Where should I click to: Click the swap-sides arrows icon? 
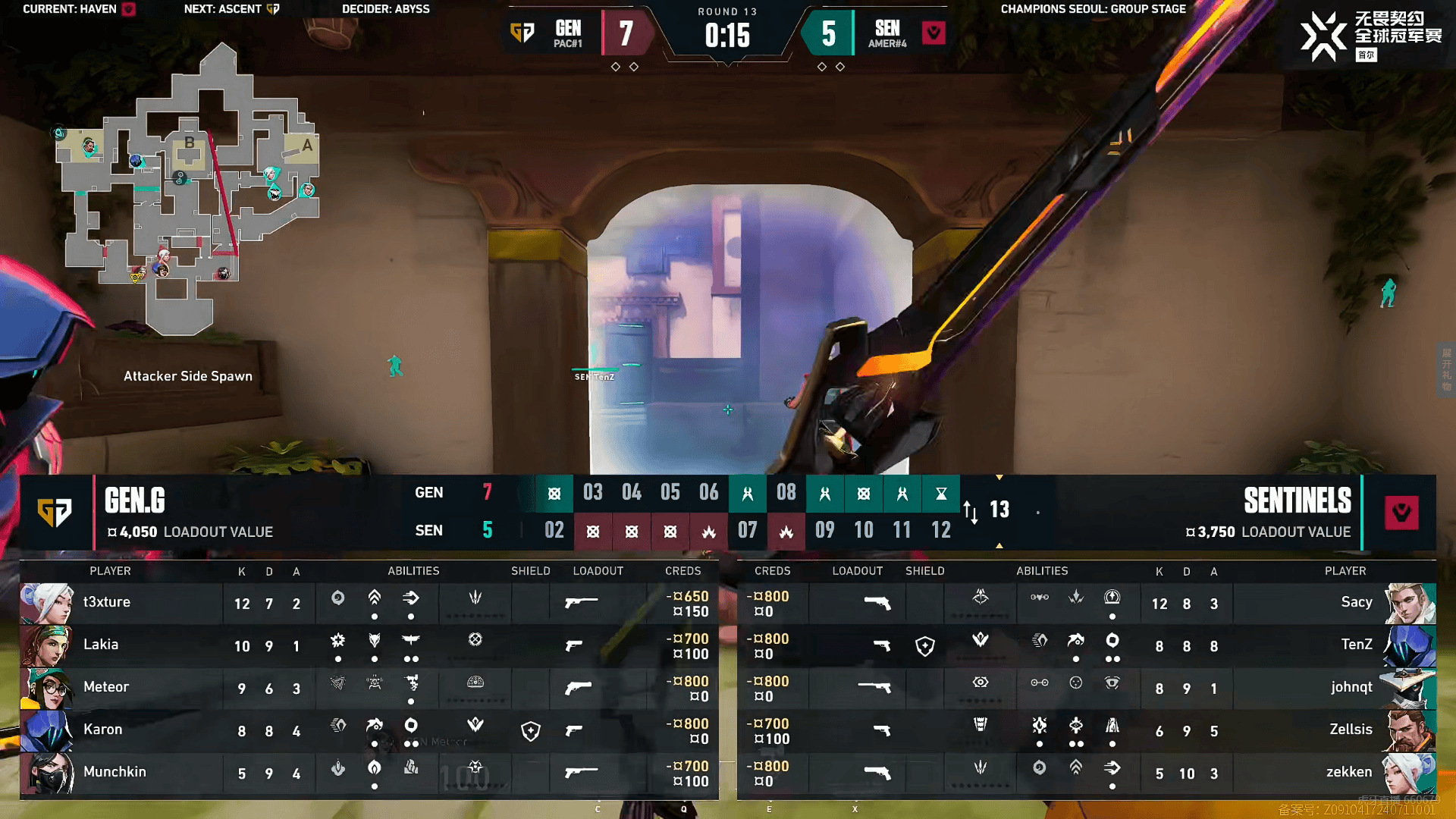pos(971,512)
